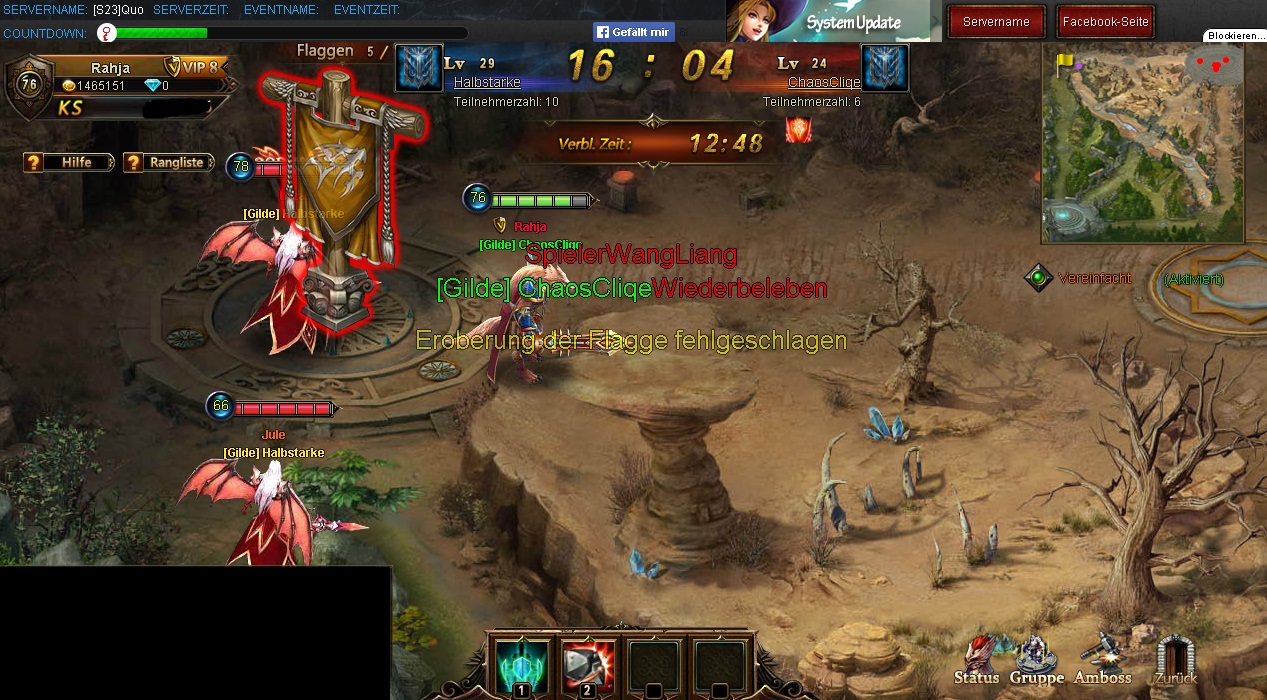Click the battlefield minimap

[1142, 145]
